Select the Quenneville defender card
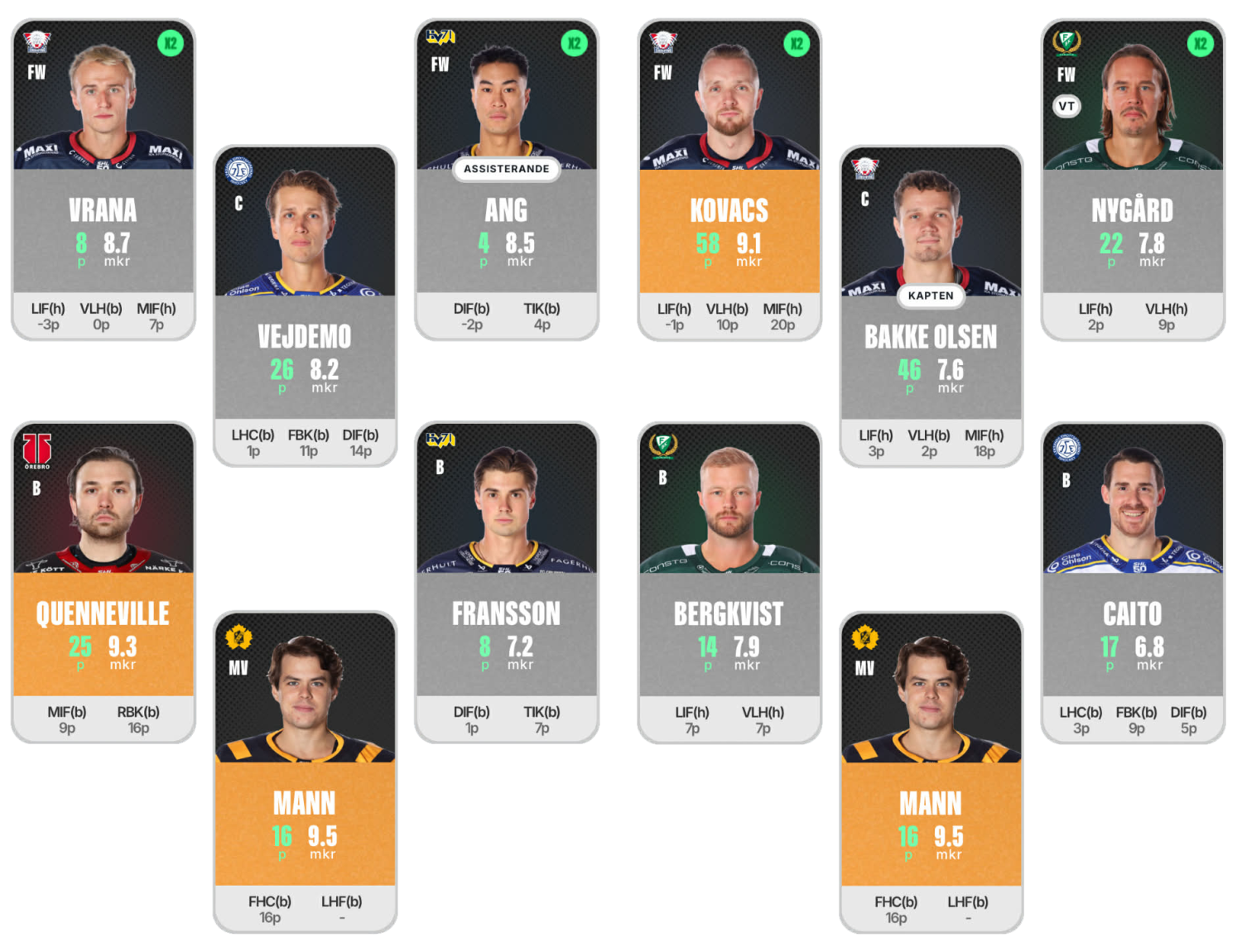This screenshot has width=1242, height=952. [x=103, y=582]
